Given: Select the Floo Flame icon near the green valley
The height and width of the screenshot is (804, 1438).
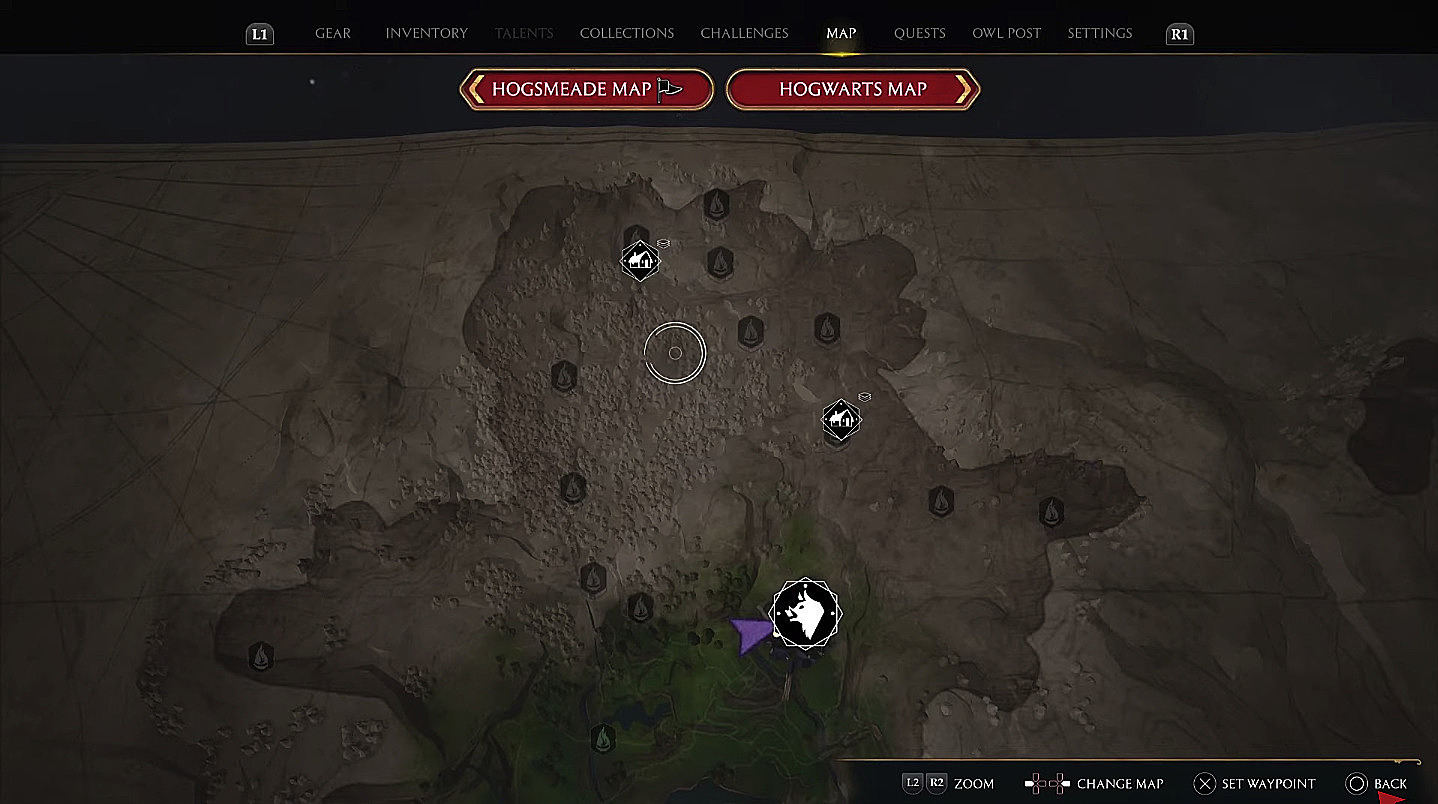Looking at the screenshot, I should [604, 737].
